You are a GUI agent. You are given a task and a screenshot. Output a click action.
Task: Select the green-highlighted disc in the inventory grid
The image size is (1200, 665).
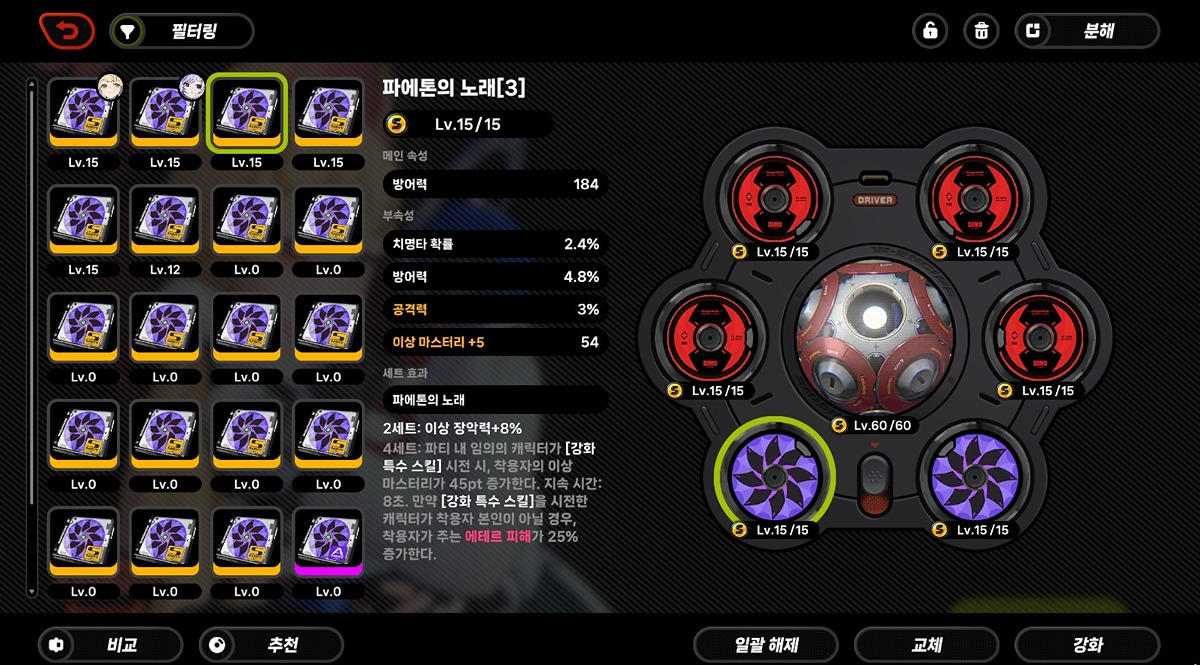point(247,113)
